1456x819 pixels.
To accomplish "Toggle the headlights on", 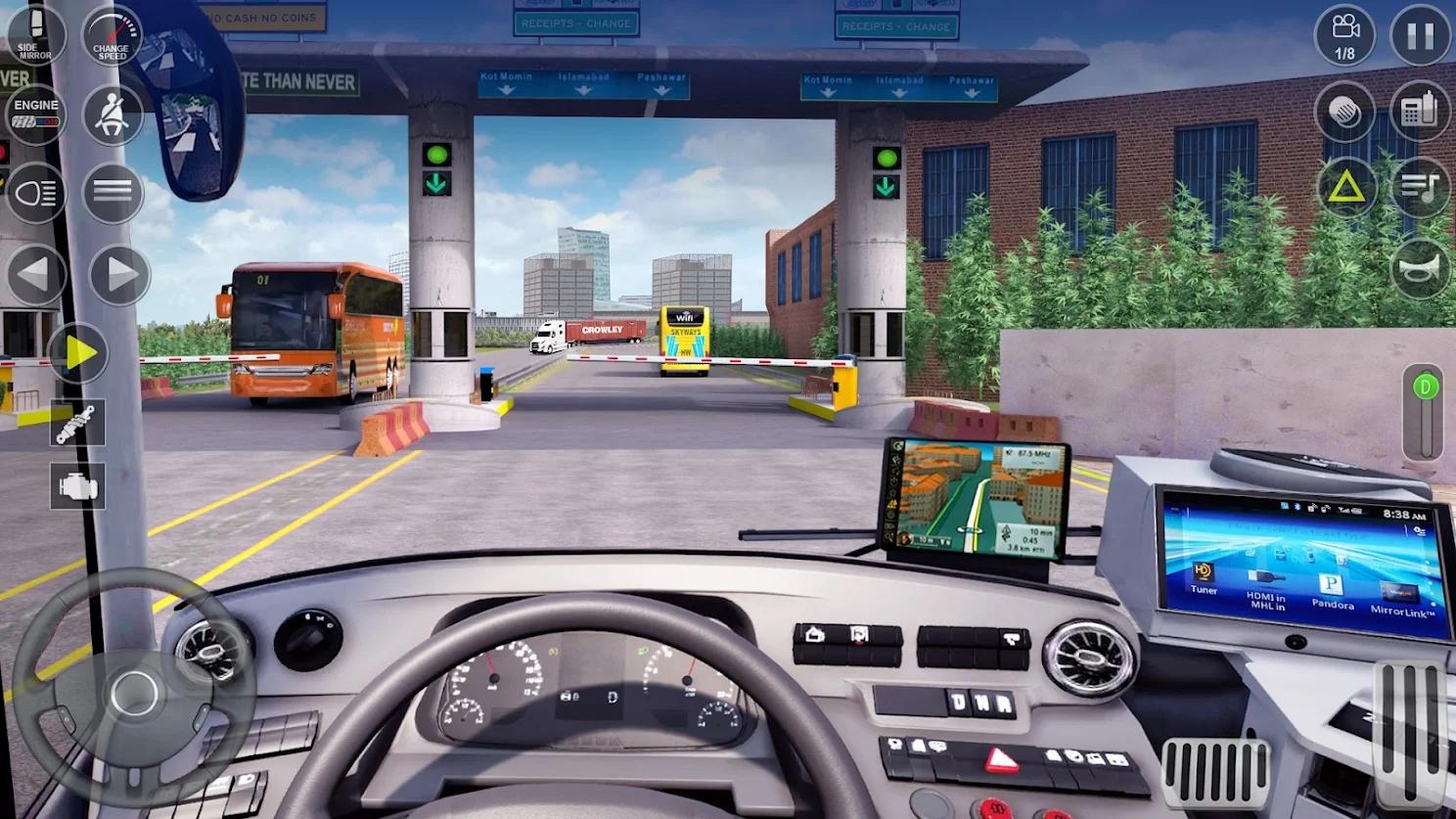I will [x=36, y=193].
